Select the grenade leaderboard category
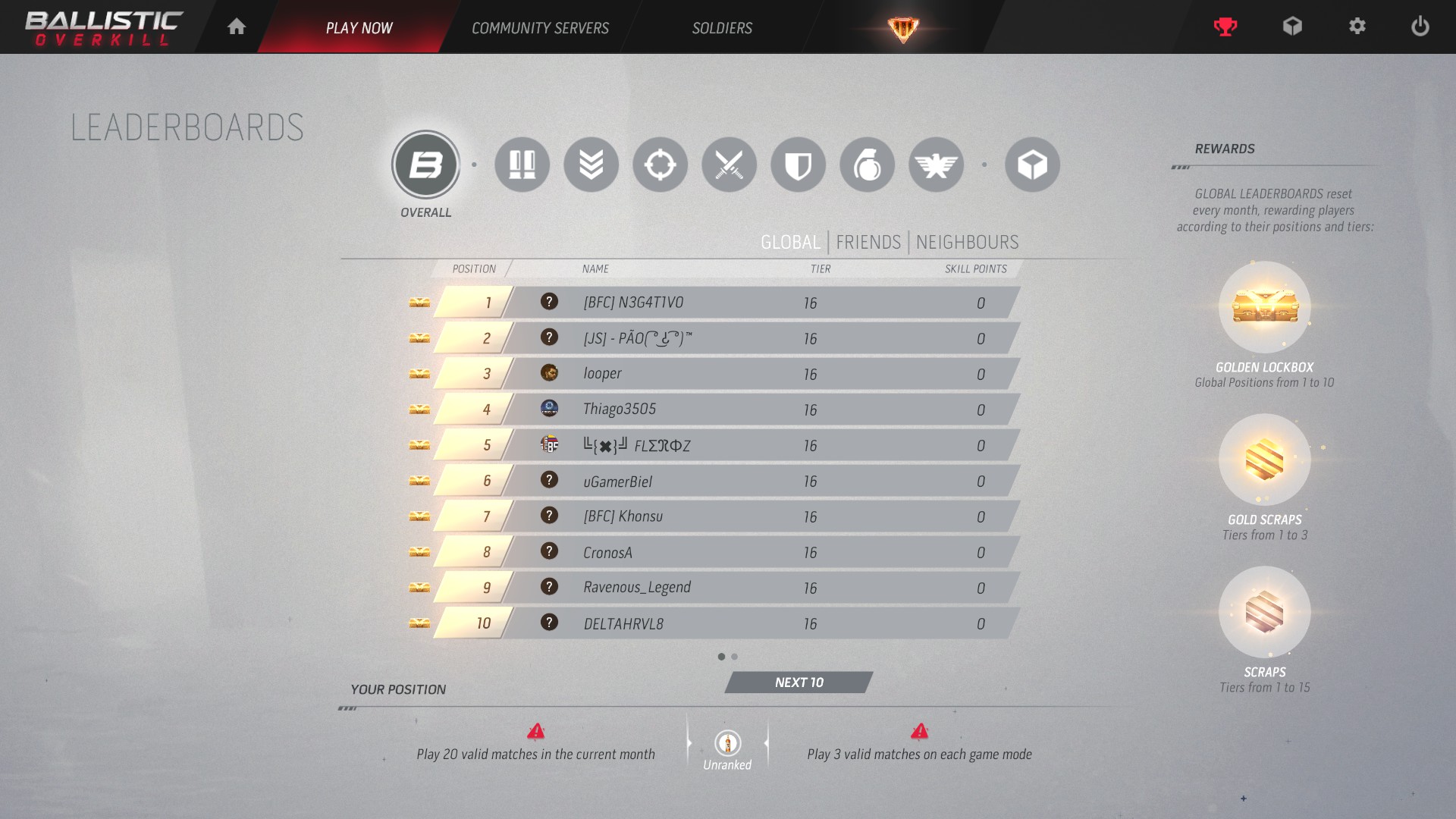Image resolution: width=1456 pixels, height=819 pixels. coord(867,165)
